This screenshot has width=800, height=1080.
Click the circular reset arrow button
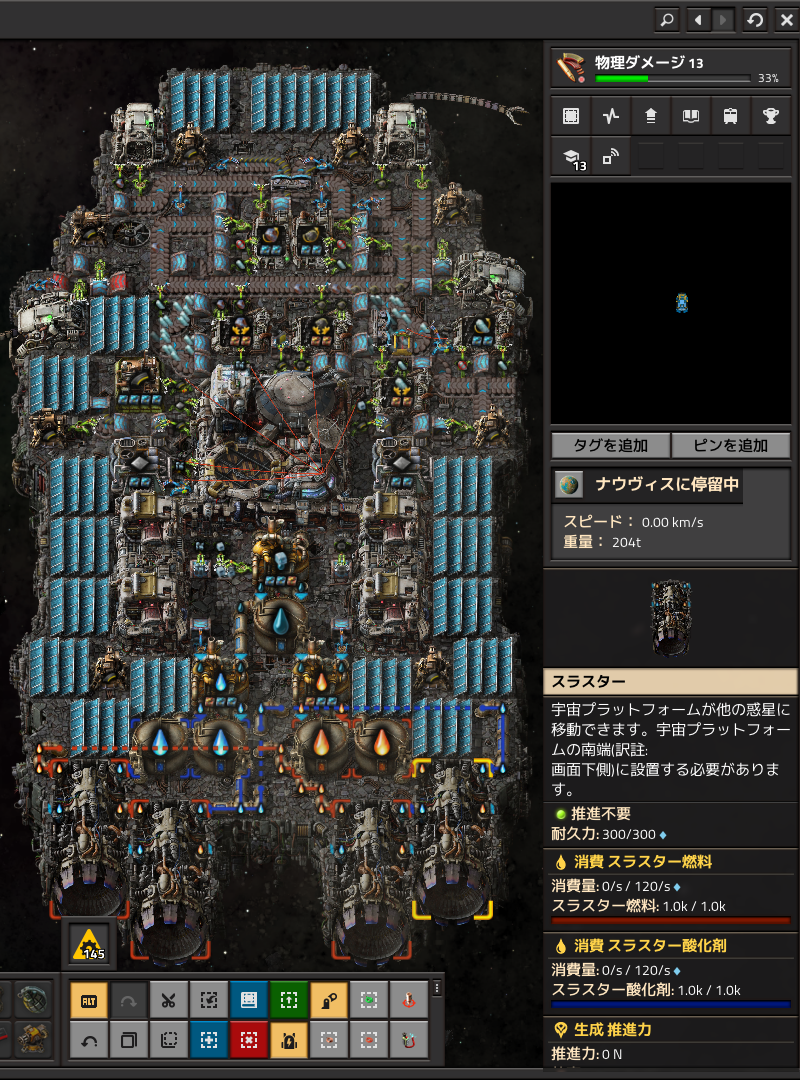(x=755, y=19)
